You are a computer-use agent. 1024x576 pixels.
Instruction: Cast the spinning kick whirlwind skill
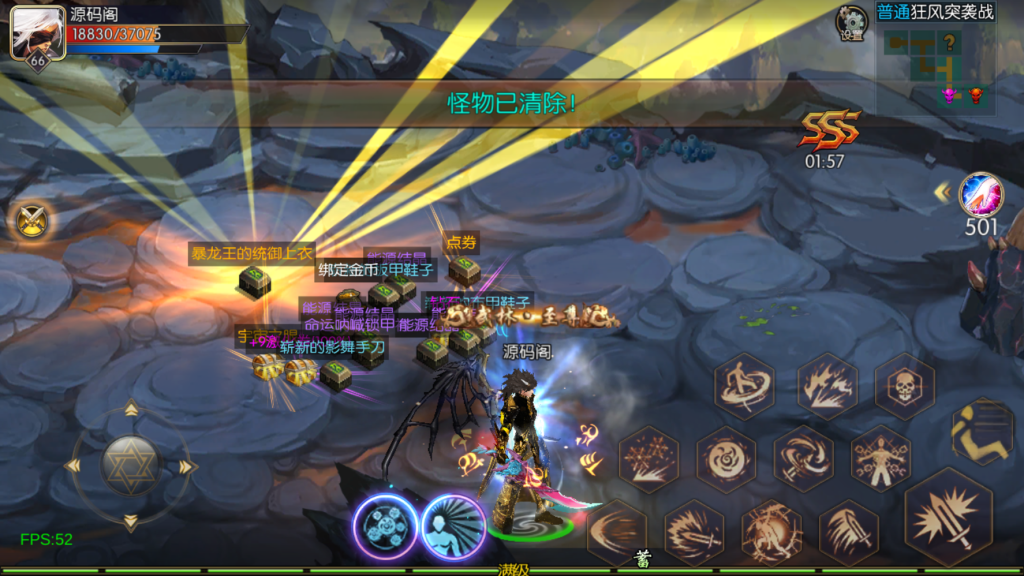pos(744,386)
